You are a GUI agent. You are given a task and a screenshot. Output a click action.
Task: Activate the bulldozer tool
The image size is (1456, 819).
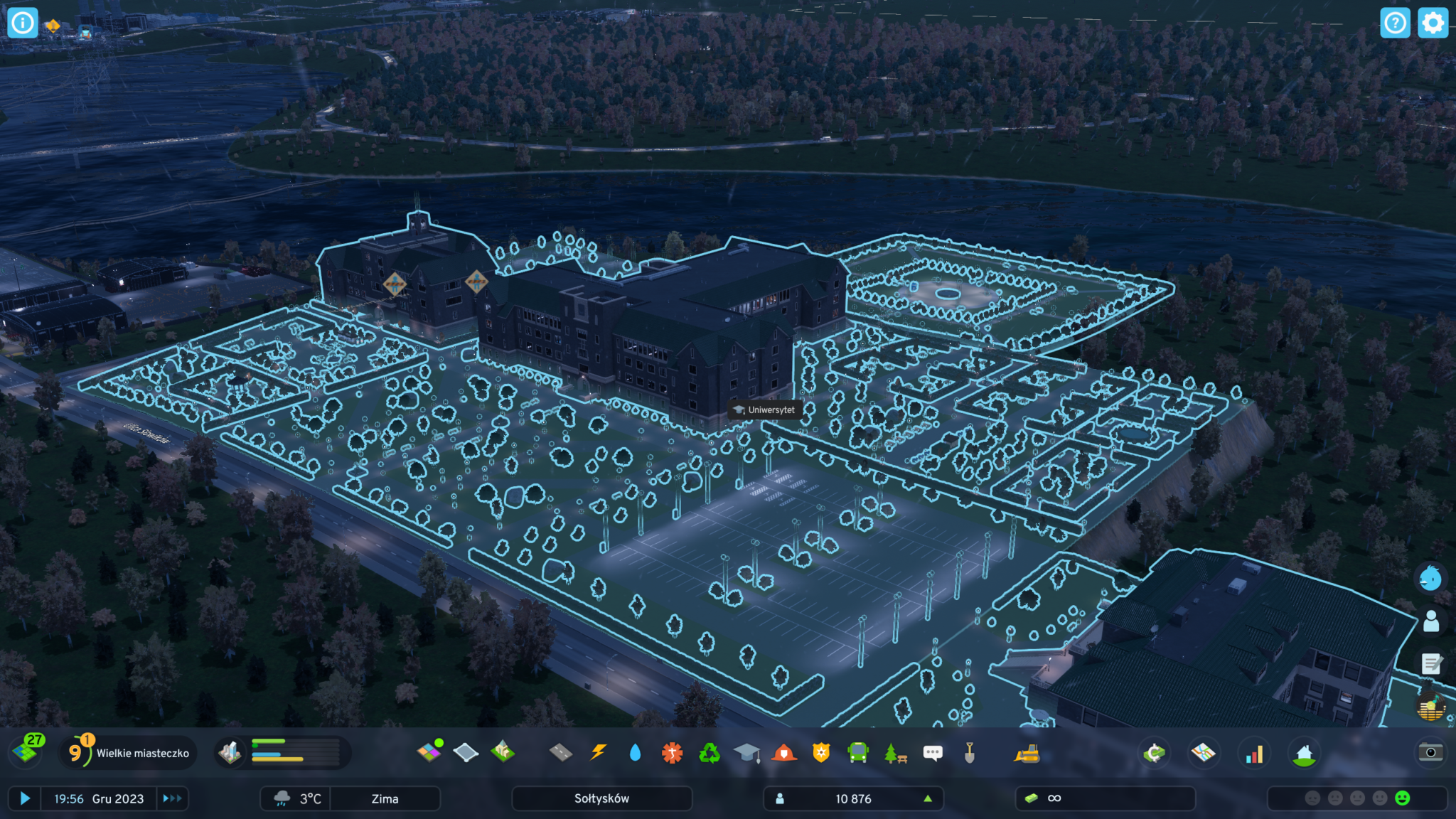(1027, 752)
